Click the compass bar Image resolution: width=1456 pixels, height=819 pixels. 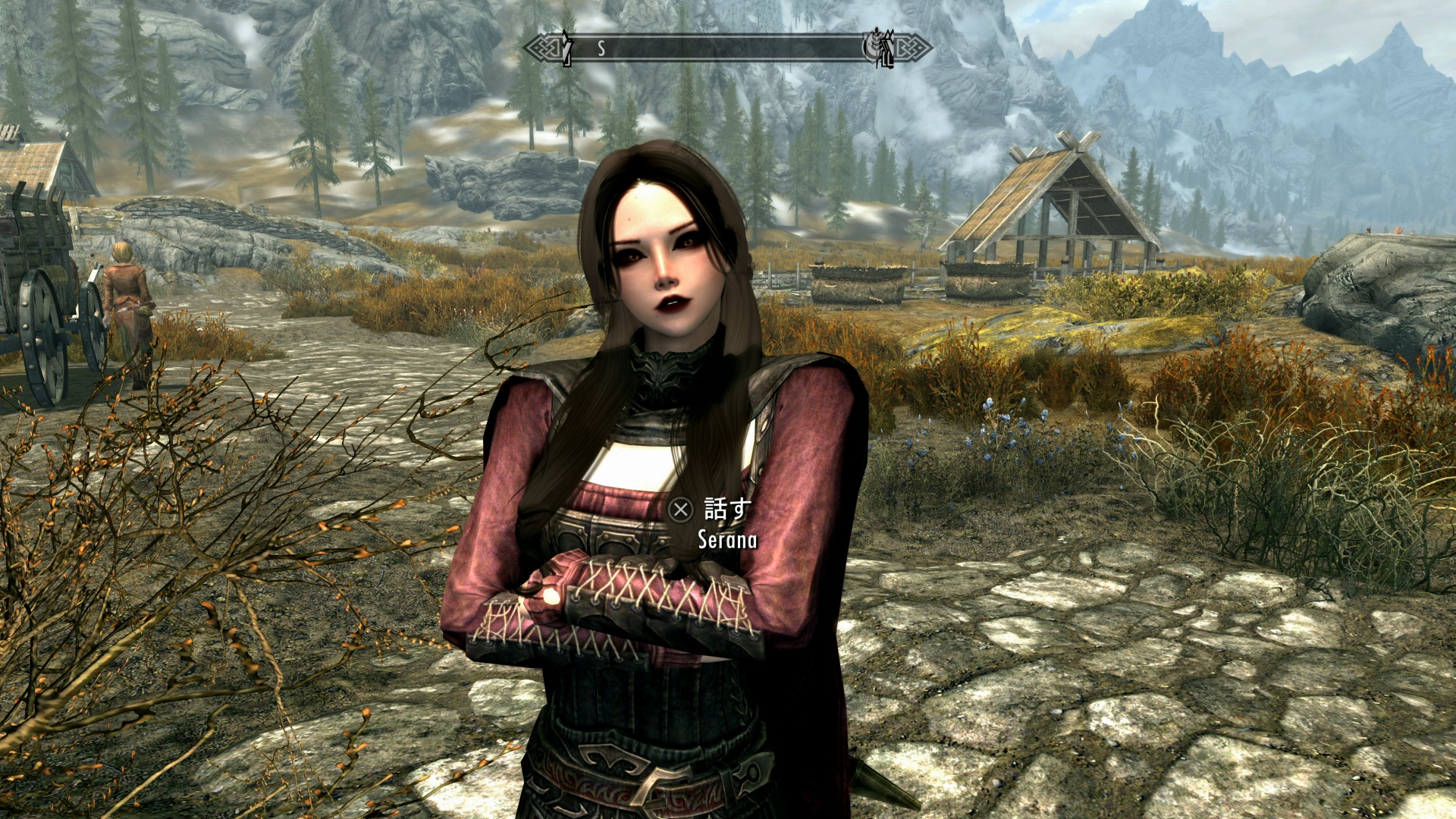(x=726, y=49)
